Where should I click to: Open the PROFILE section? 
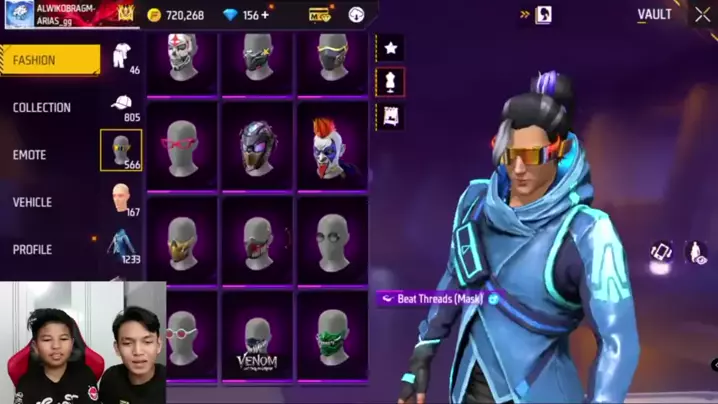[x=32, y=249]
